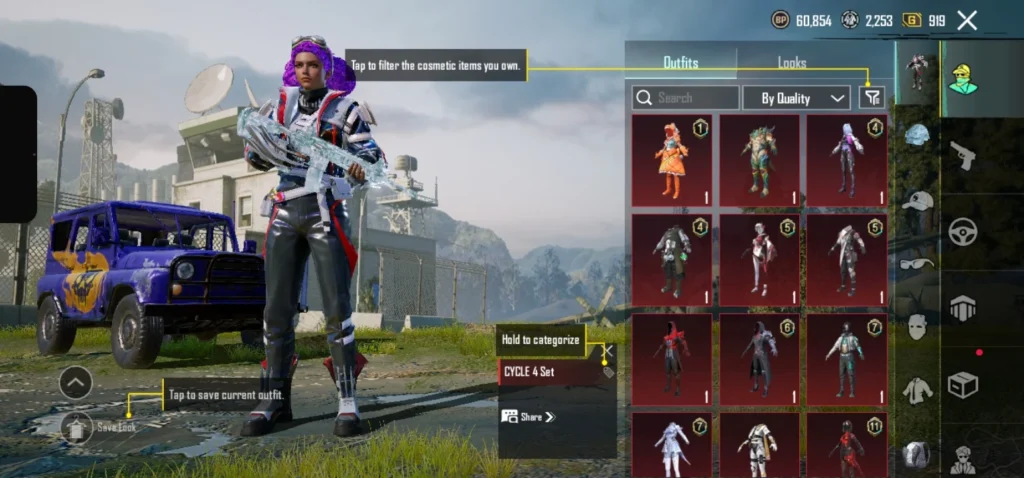Show the glasses category
Viewport: 1024px width, 478px height.
[917, 263]
